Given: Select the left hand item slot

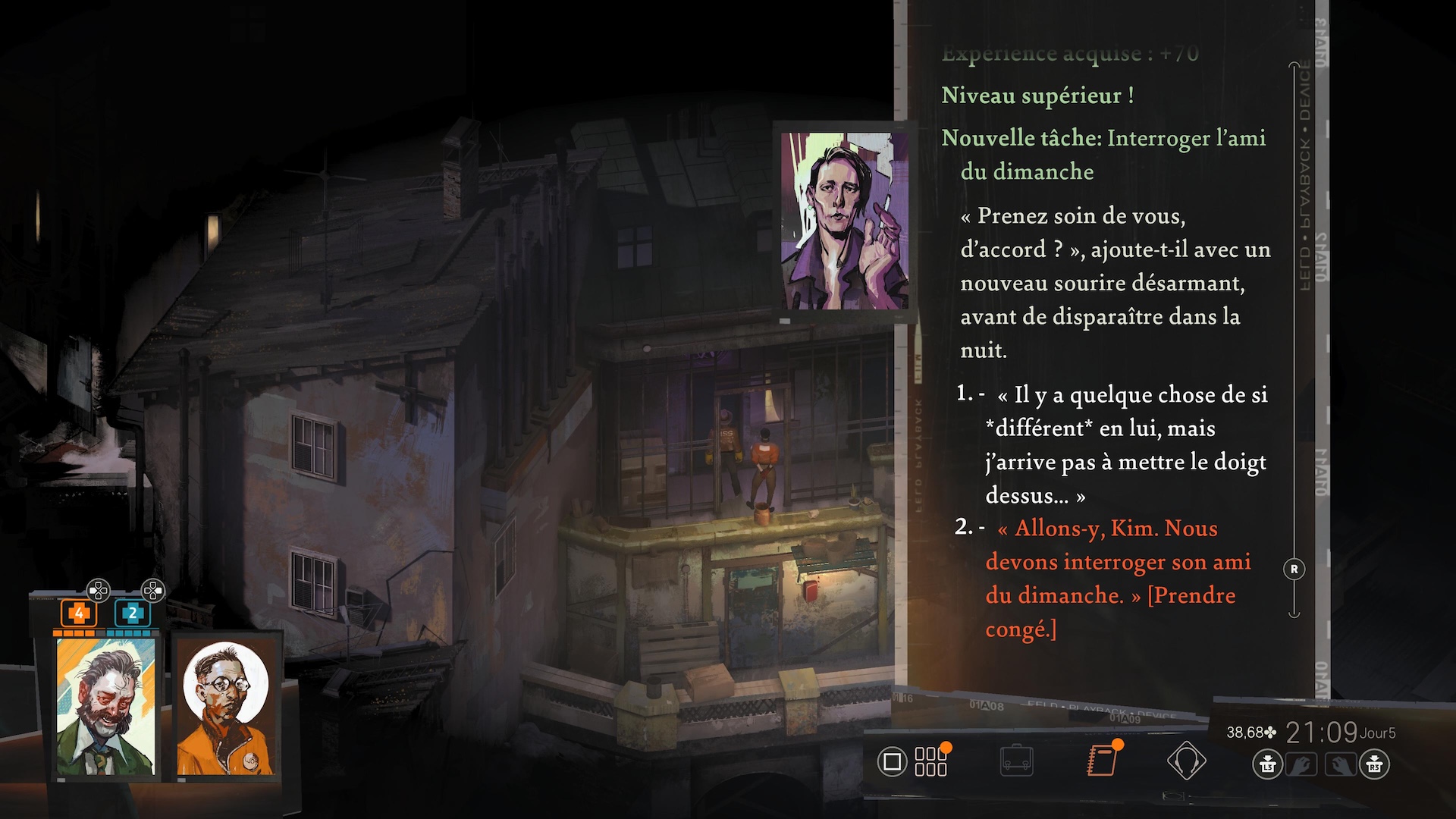Looking at the screenshot, I should [x=1301, y=764].
